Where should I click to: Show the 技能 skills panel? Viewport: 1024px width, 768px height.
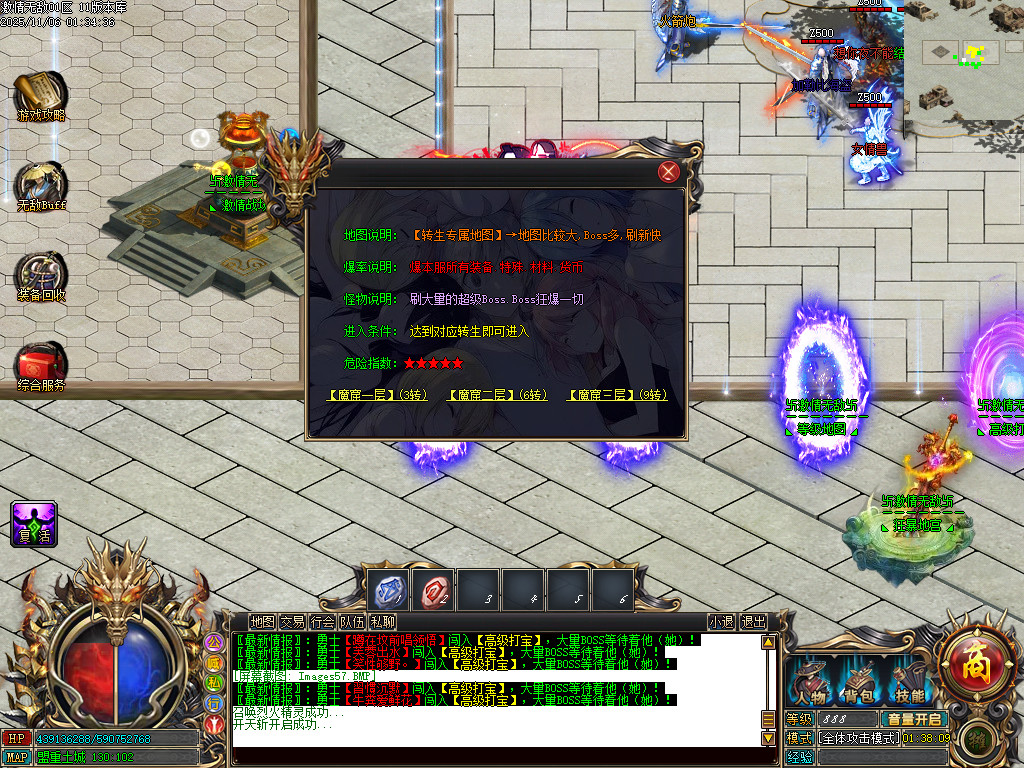click(x=909, y=685)
